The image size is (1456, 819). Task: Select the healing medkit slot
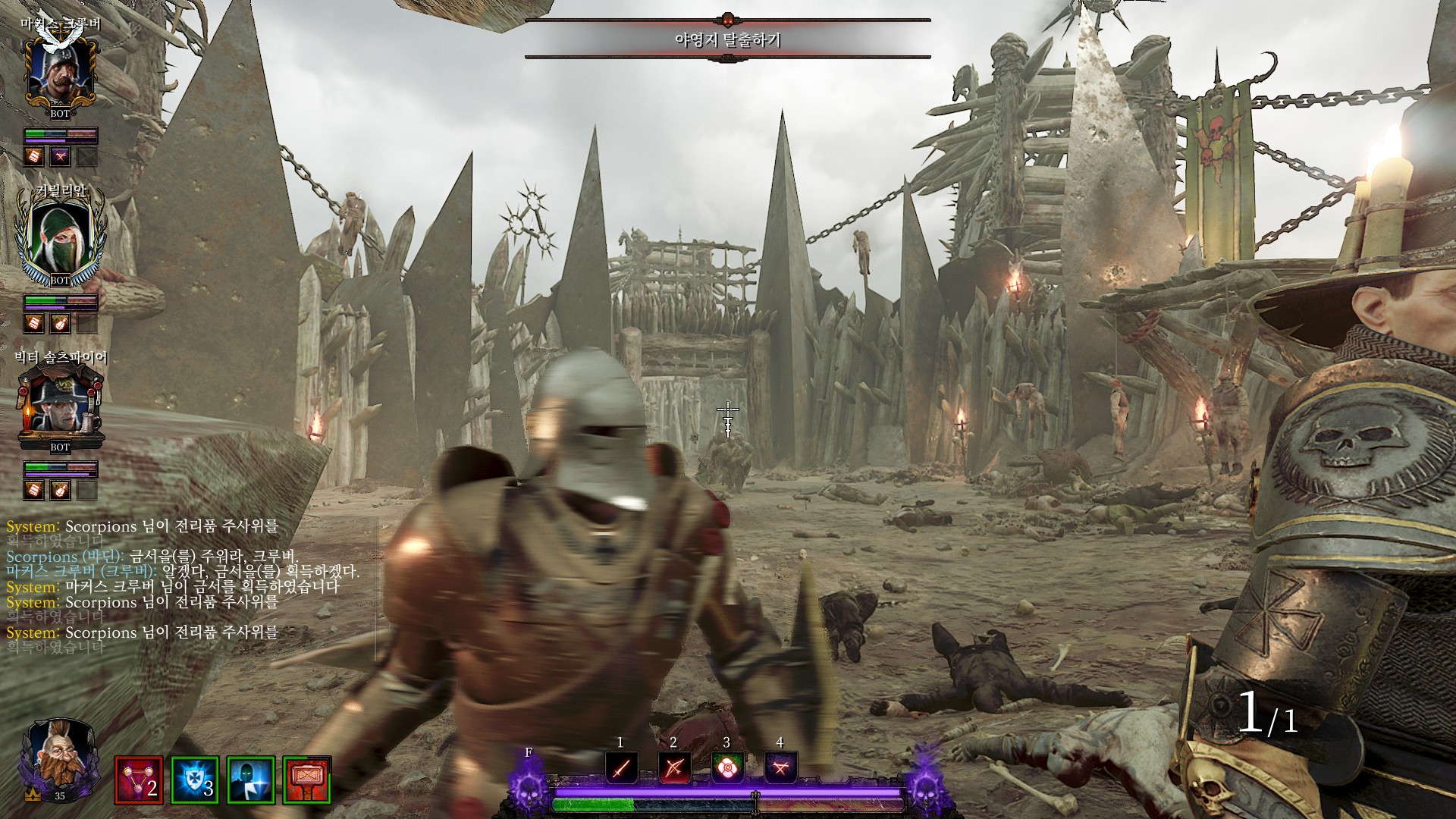coord(727,767)
